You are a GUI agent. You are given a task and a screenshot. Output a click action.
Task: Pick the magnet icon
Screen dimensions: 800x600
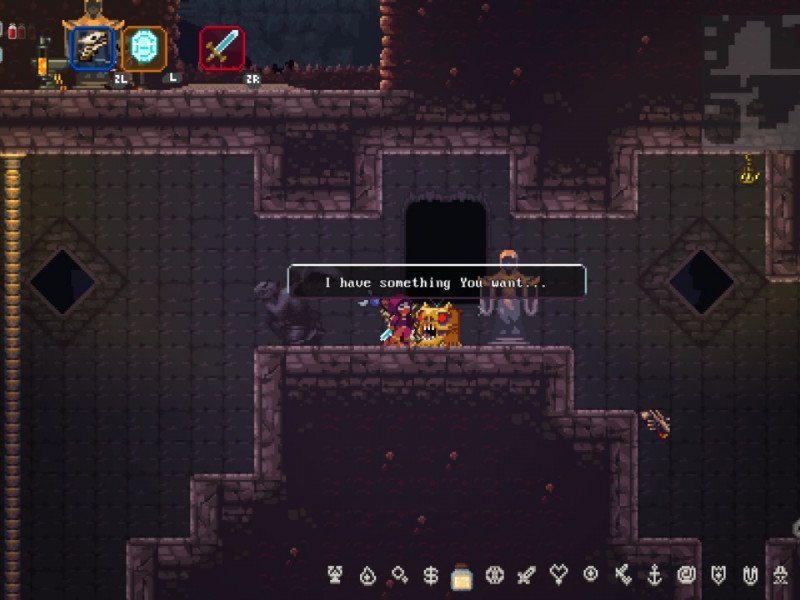(x=749, y=575)
